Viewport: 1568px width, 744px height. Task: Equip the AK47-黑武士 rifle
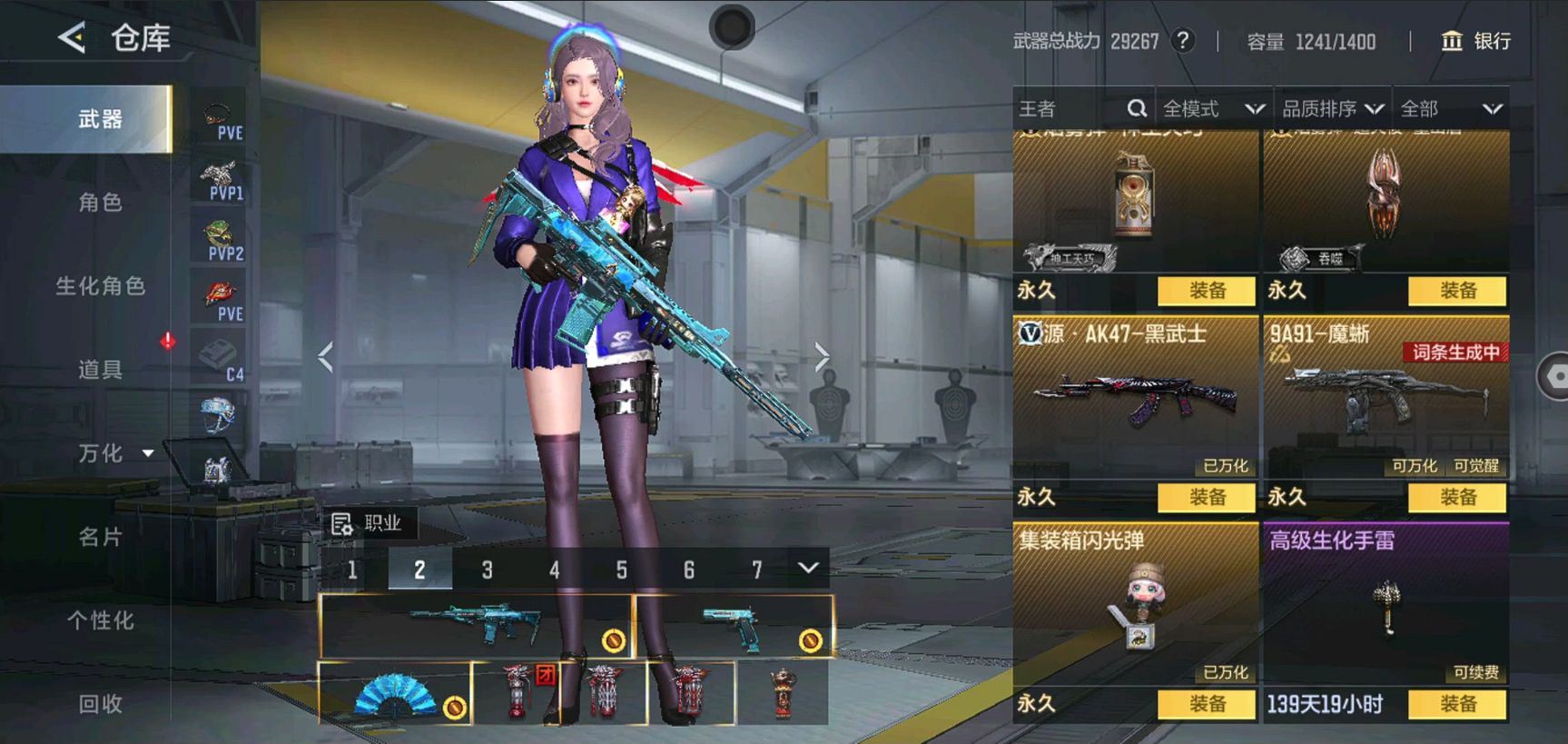coord(1207,497)
